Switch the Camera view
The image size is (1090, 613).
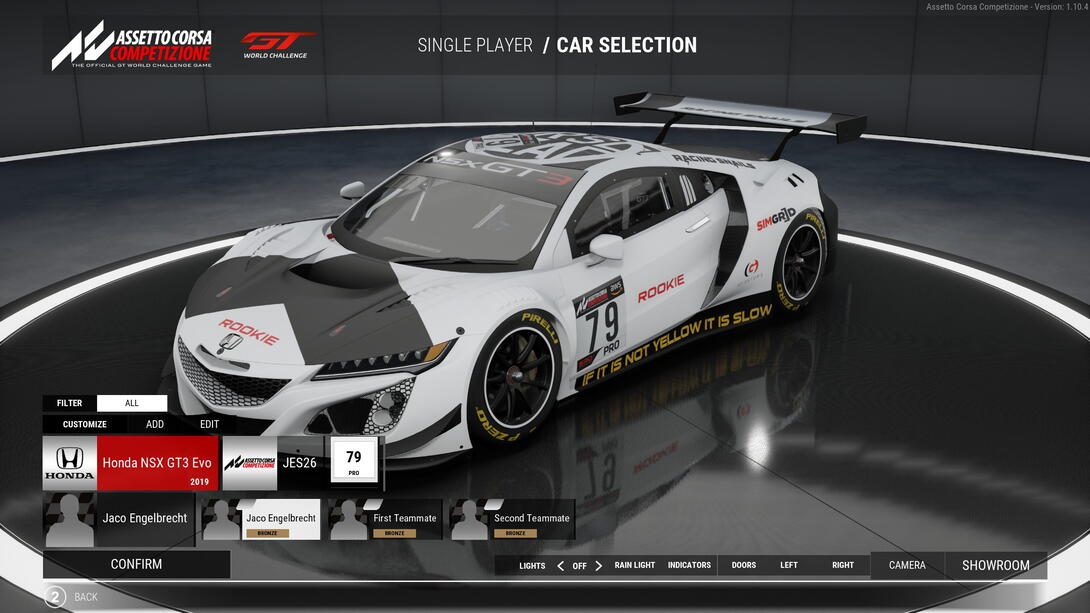pyautogui.click(x=907, y=565)
